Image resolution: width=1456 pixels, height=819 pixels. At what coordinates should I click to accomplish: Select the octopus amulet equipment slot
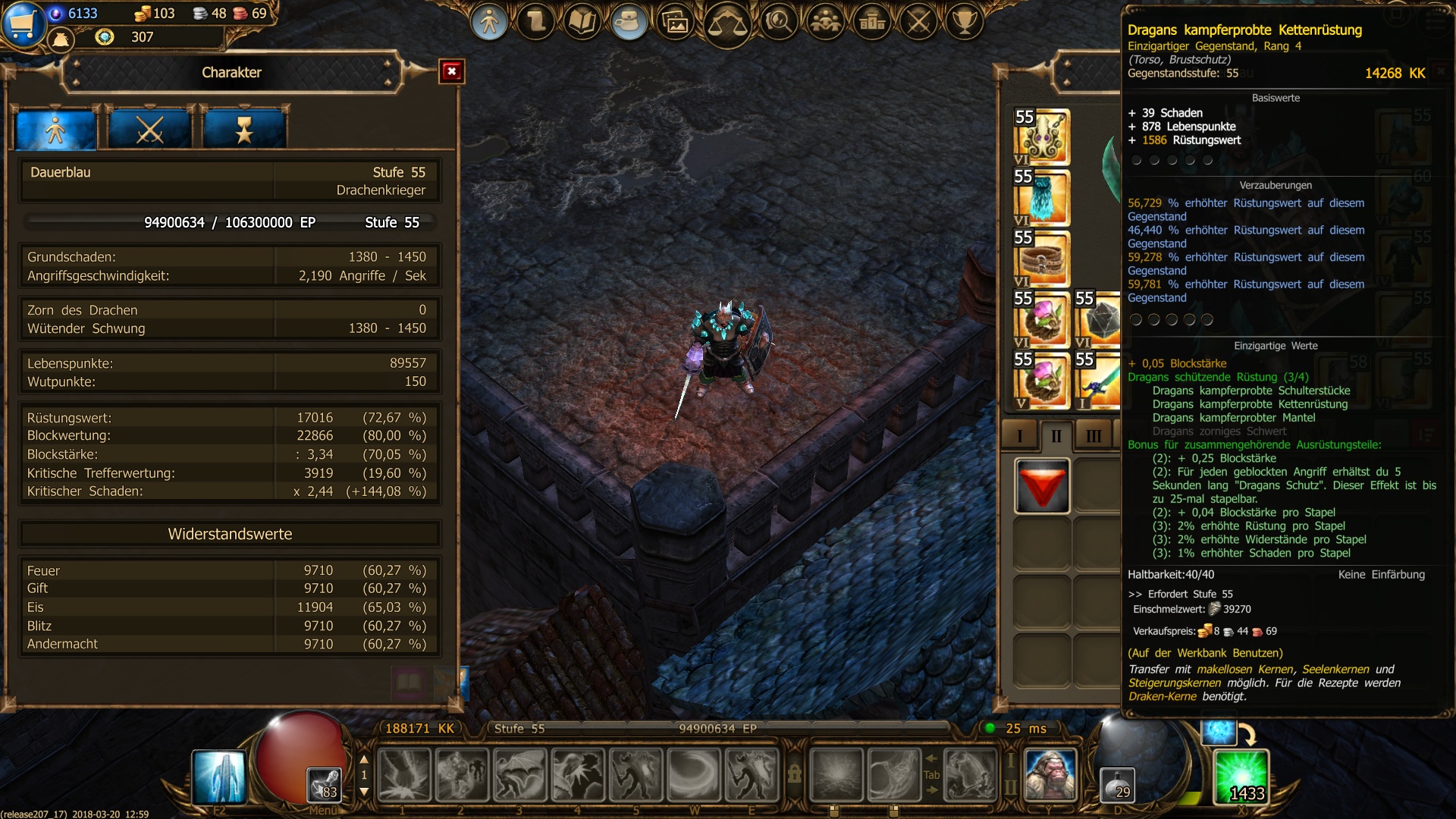coord(1042,136)
